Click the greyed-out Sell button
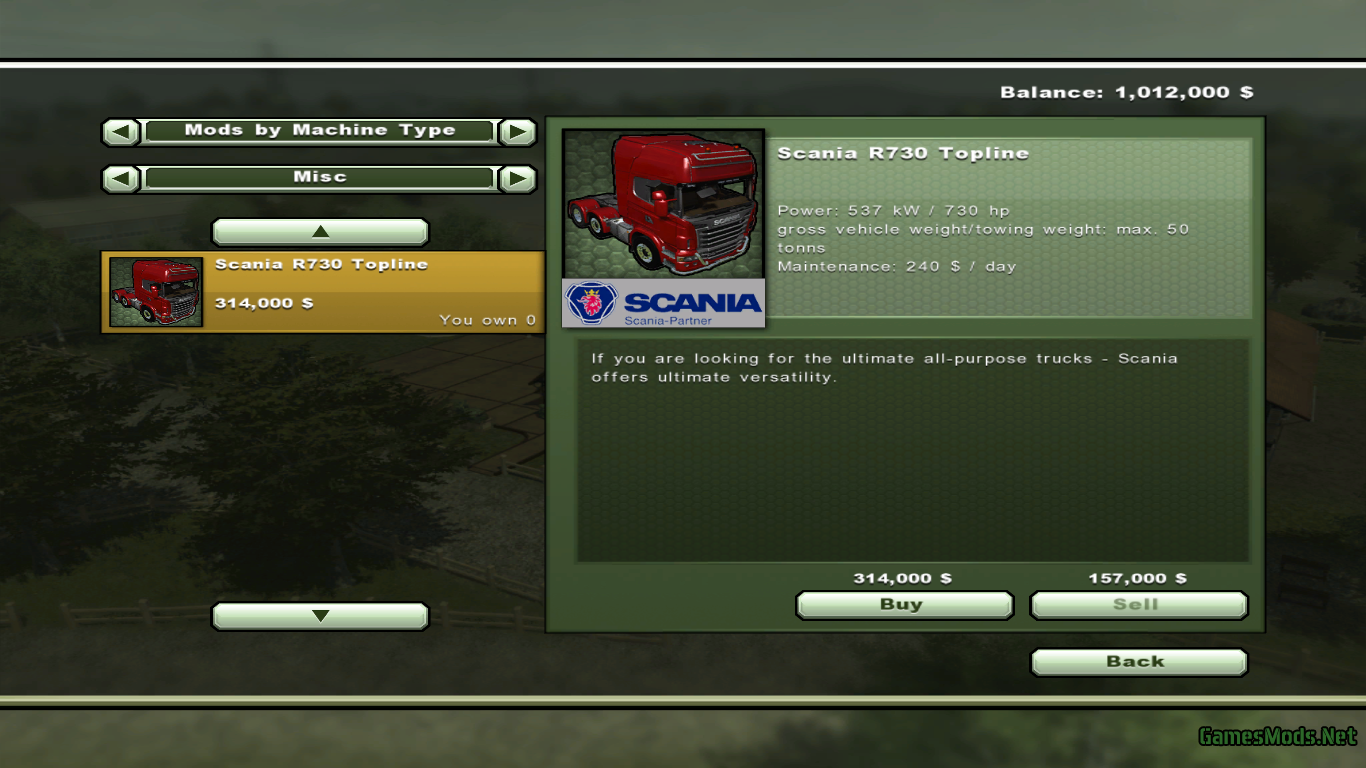Image resolution: width=1366 pixels, height=768 pixels. 1138,604
